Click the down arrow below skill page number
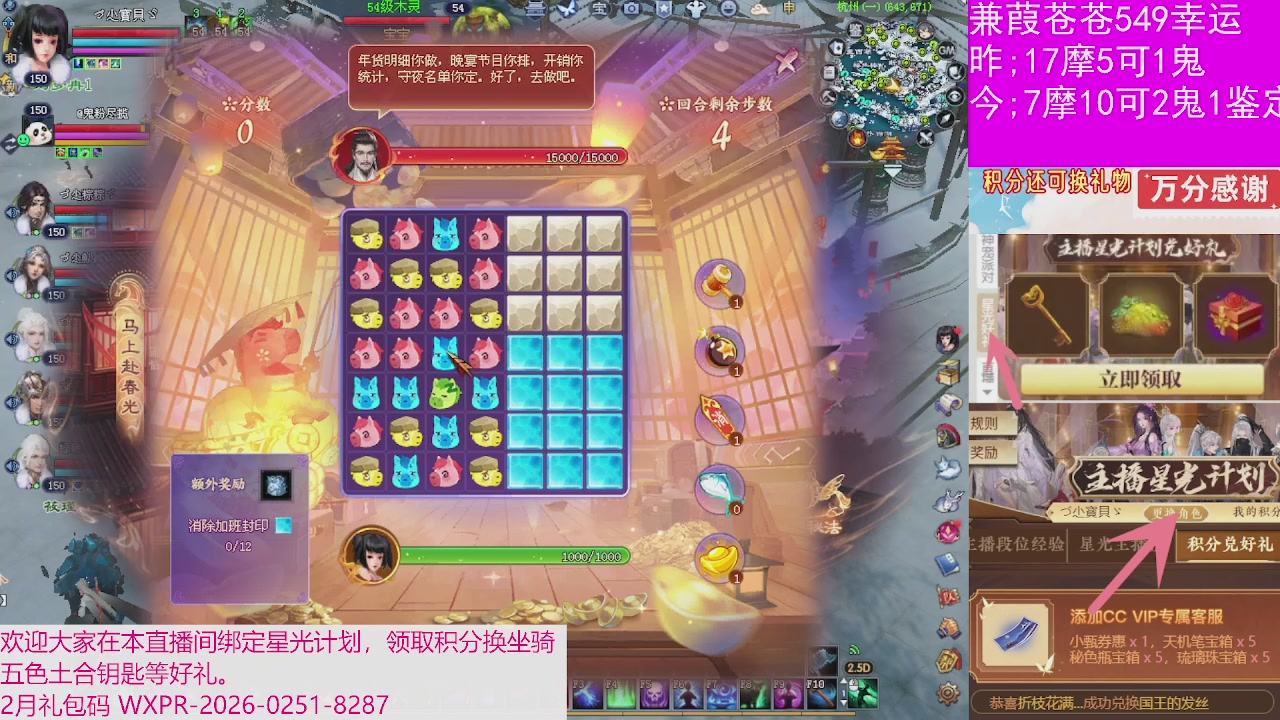Viewport: 1280px width, 720px height. pyautogui.click(x=843, y=704)
